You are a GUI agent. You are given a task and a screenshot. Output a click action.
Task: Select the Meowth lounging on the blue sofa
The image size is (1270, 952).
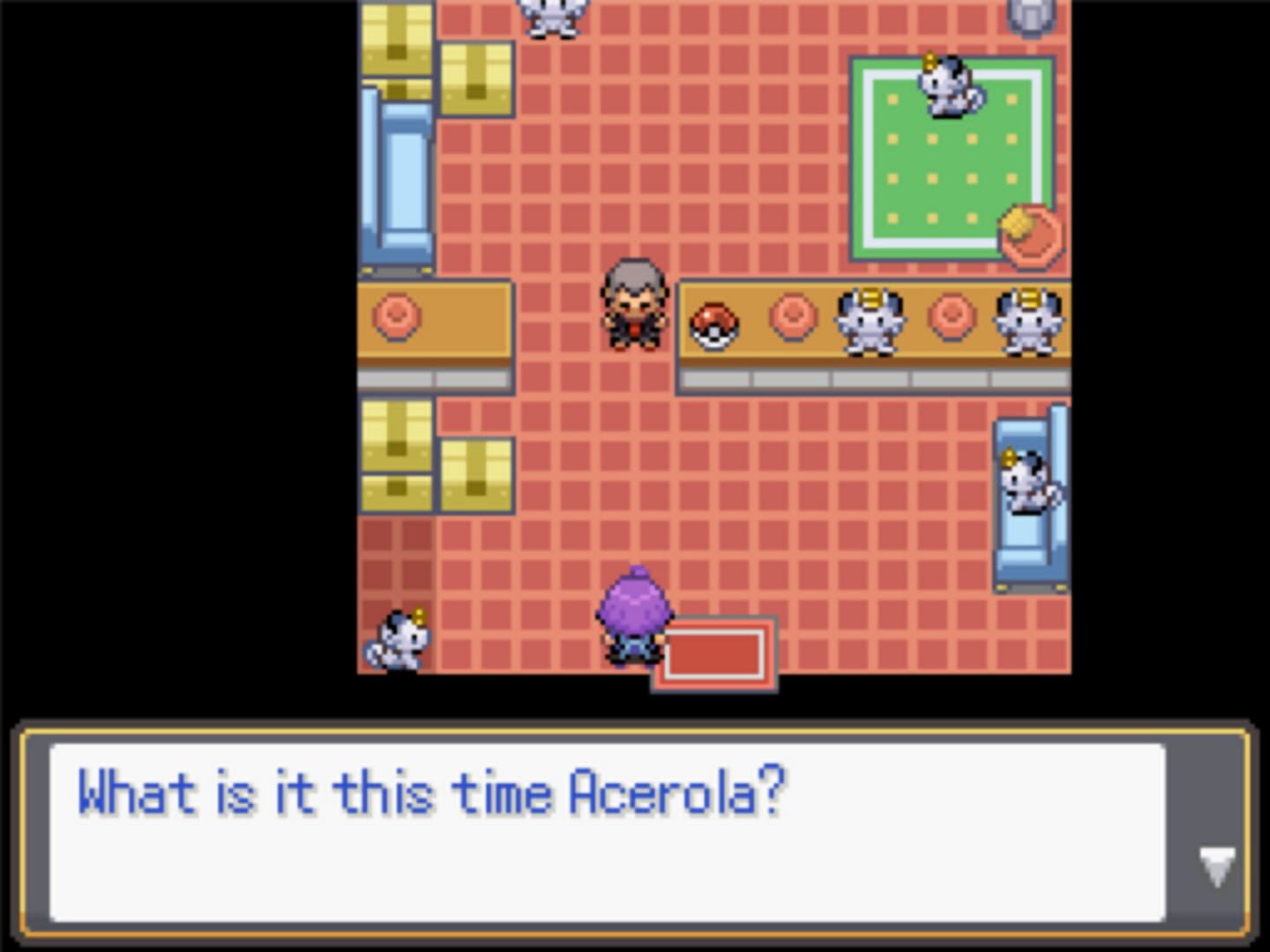pos(1031,480)
